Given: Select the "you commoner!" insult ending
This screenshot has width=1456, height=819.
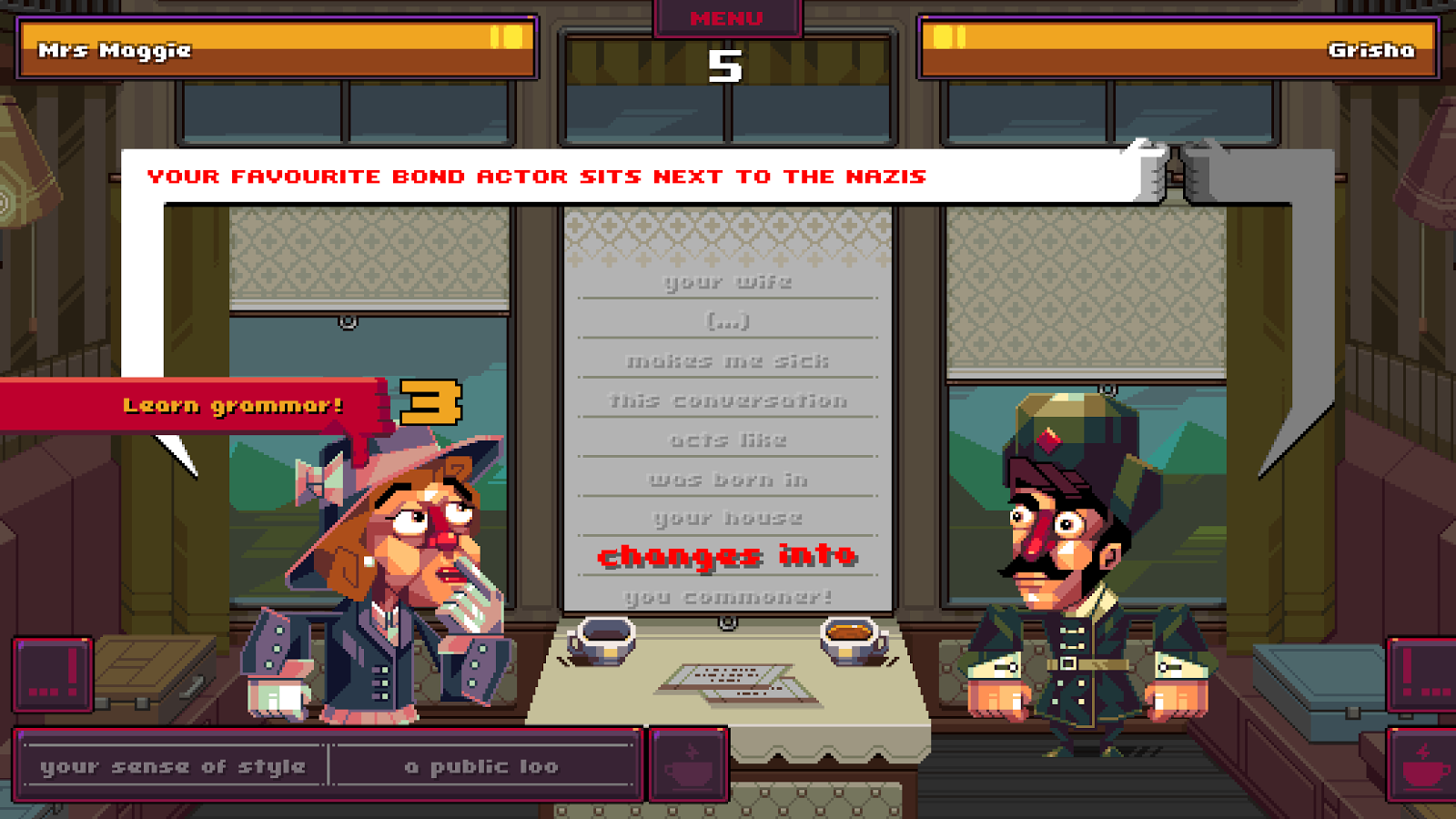Looking at the screenshot, I should (x=726, y=597).
